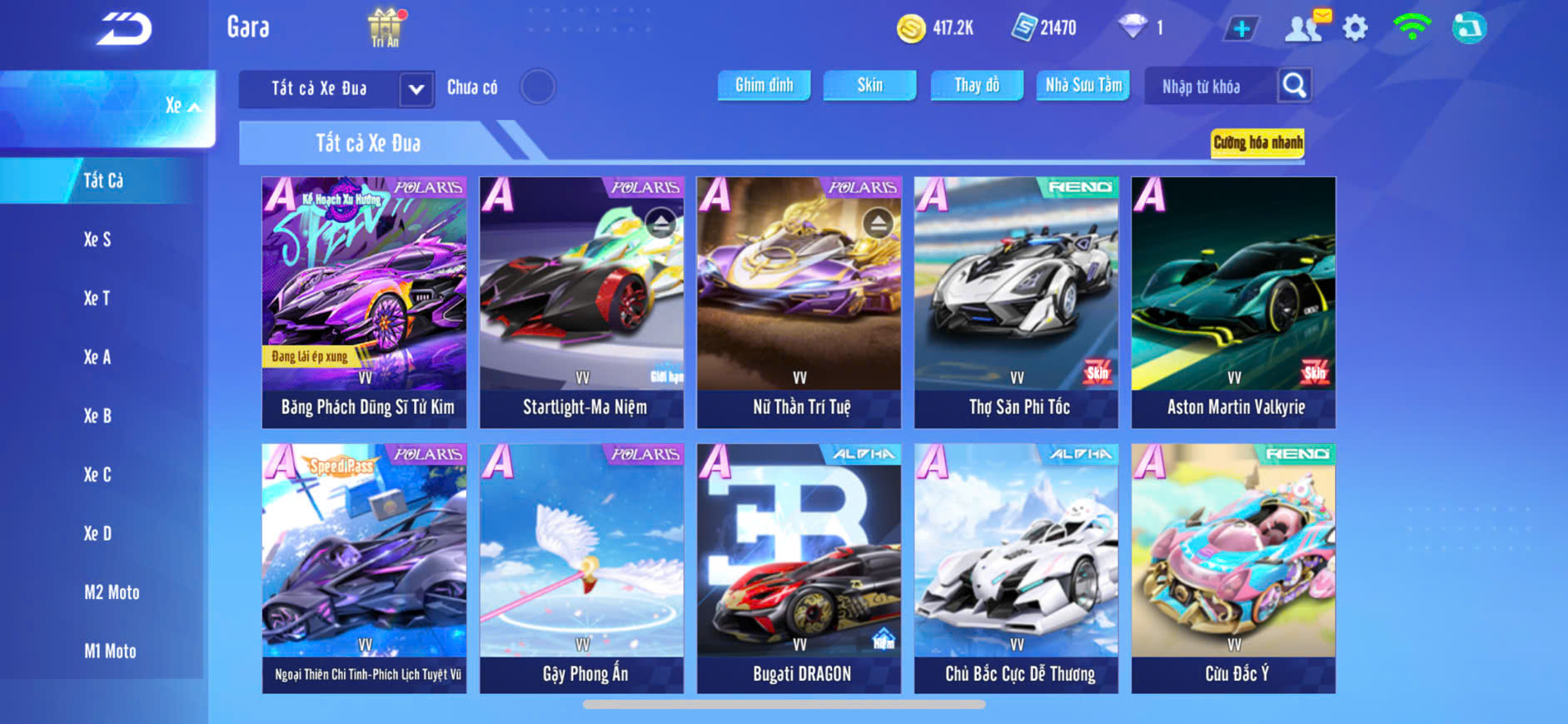The image size is (1568, 724).
Task: Switch to the Xe S category
Action: [97, 240]
